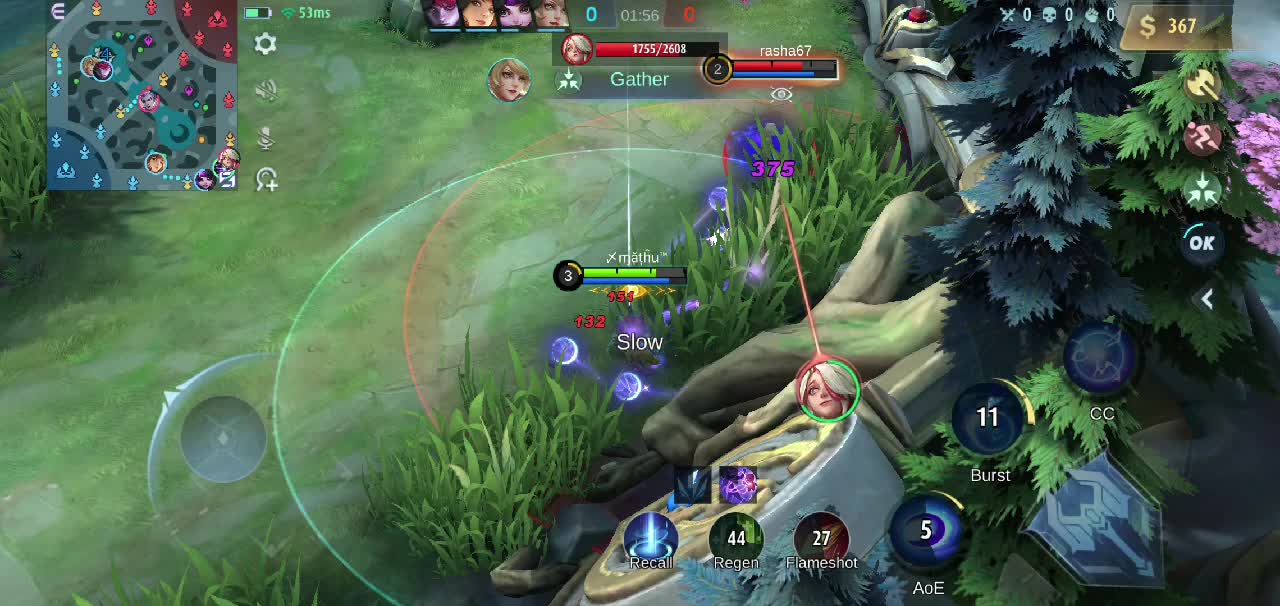Send the Gather quick message

click(638, 79)
